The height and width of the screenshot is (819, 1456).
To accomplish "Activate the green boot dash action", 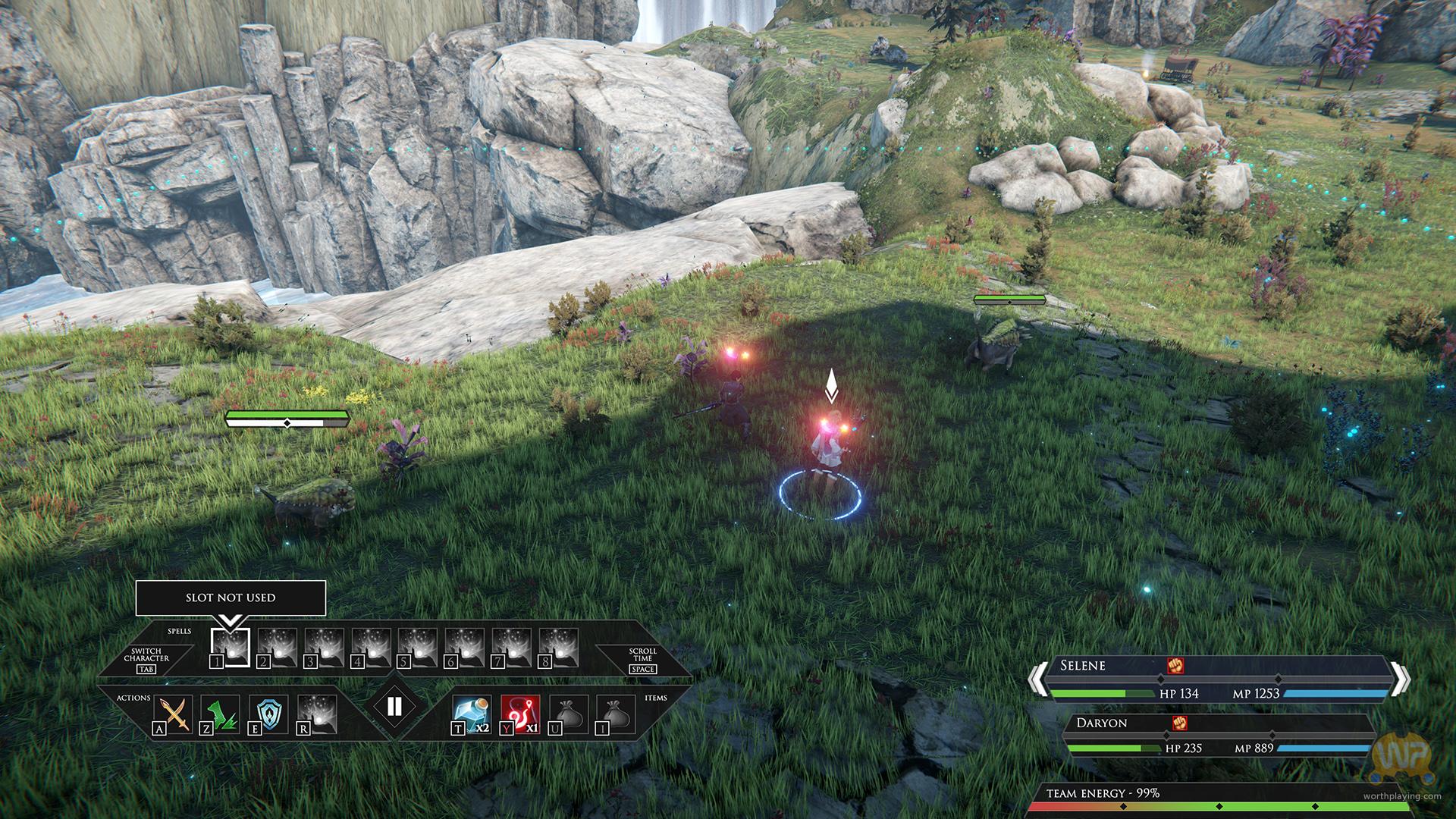I will coord(221,714).
